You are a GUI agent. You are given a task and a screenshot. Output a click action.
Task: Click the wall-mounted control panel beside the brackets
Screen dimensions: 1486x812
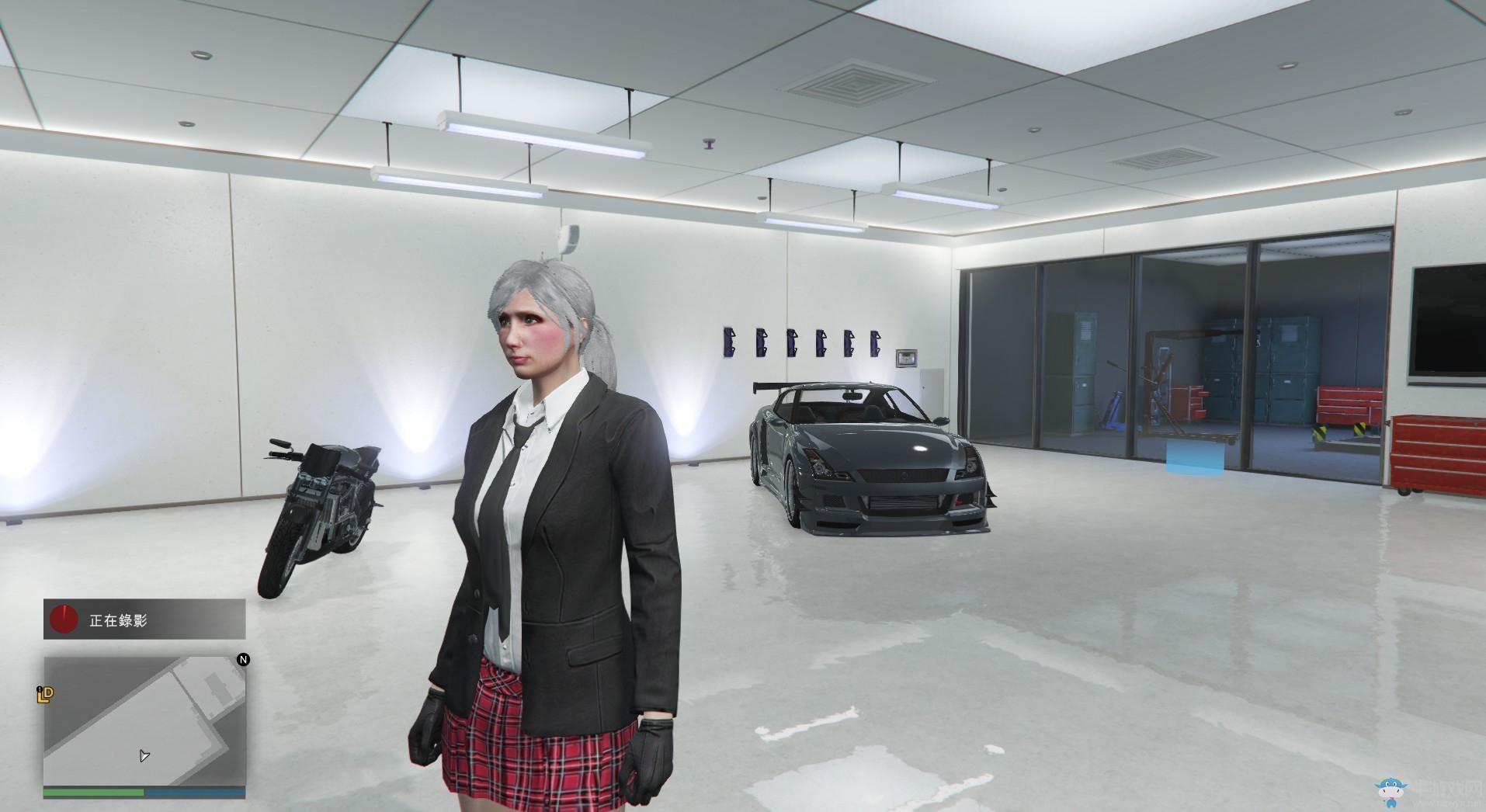click(x=905, y=357)
